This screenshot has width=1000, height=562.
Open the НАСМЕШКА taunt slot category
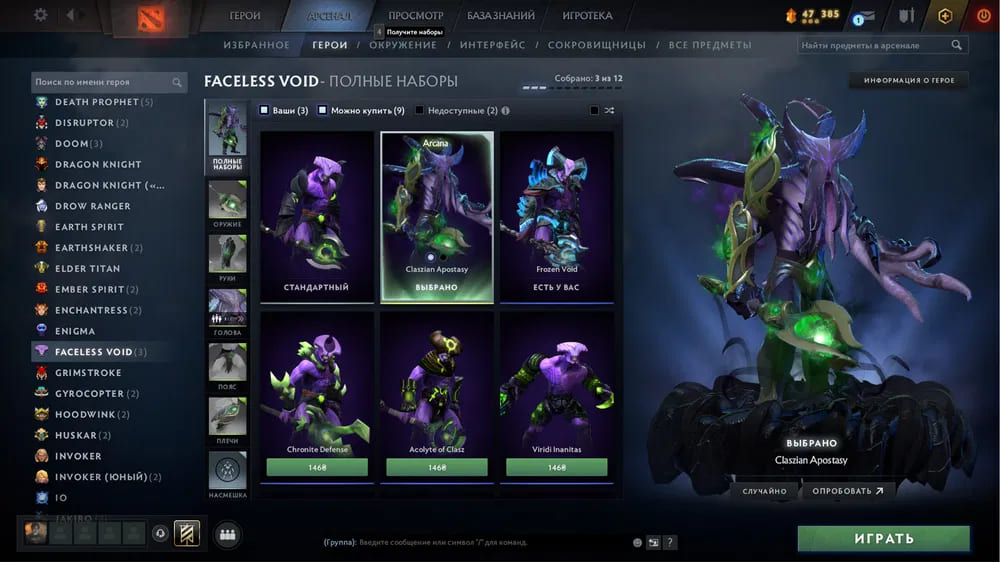click(x=227, y=473)
